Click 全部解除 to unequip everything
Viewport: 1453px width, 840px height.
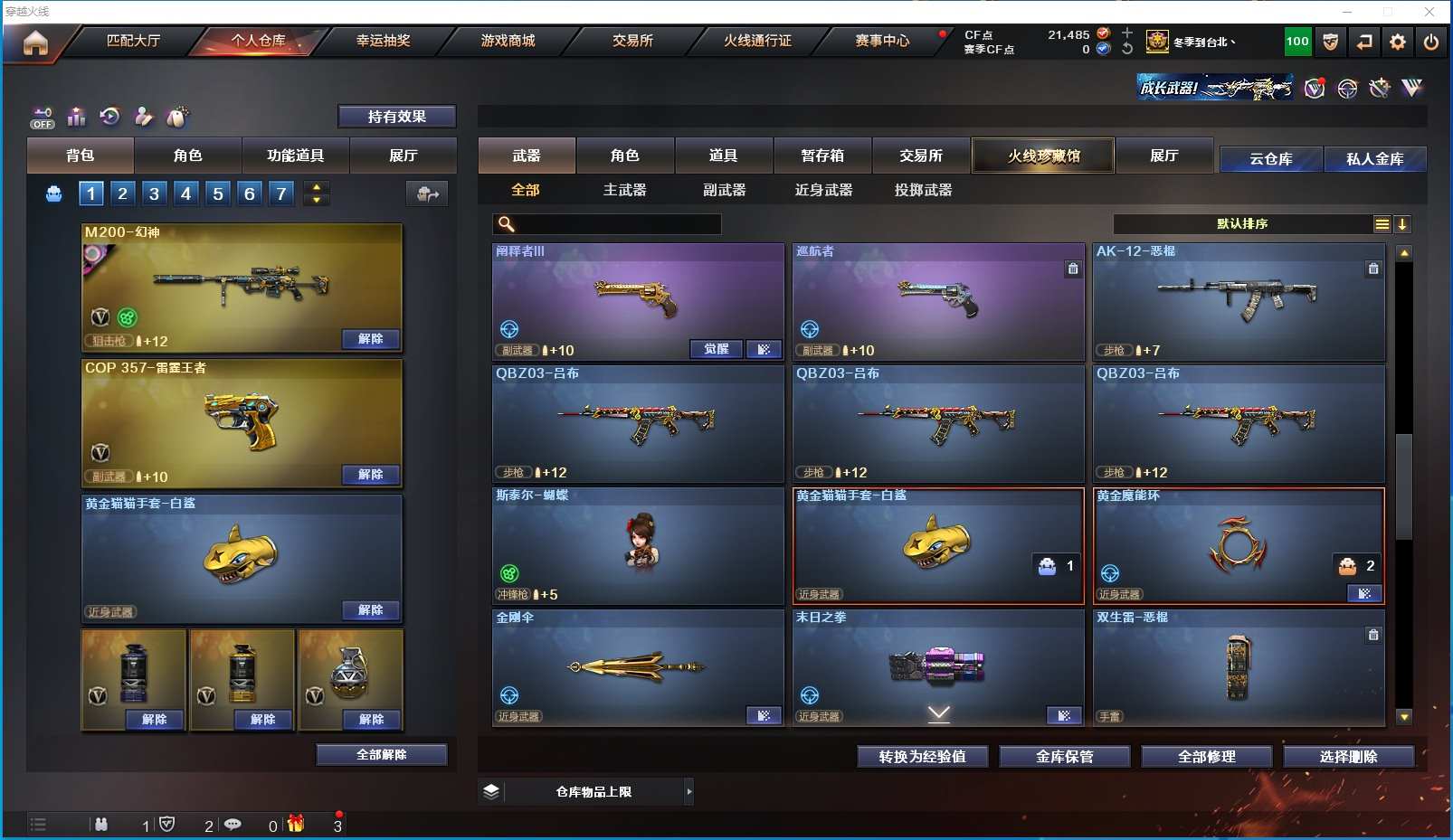(x=381, y=754)
